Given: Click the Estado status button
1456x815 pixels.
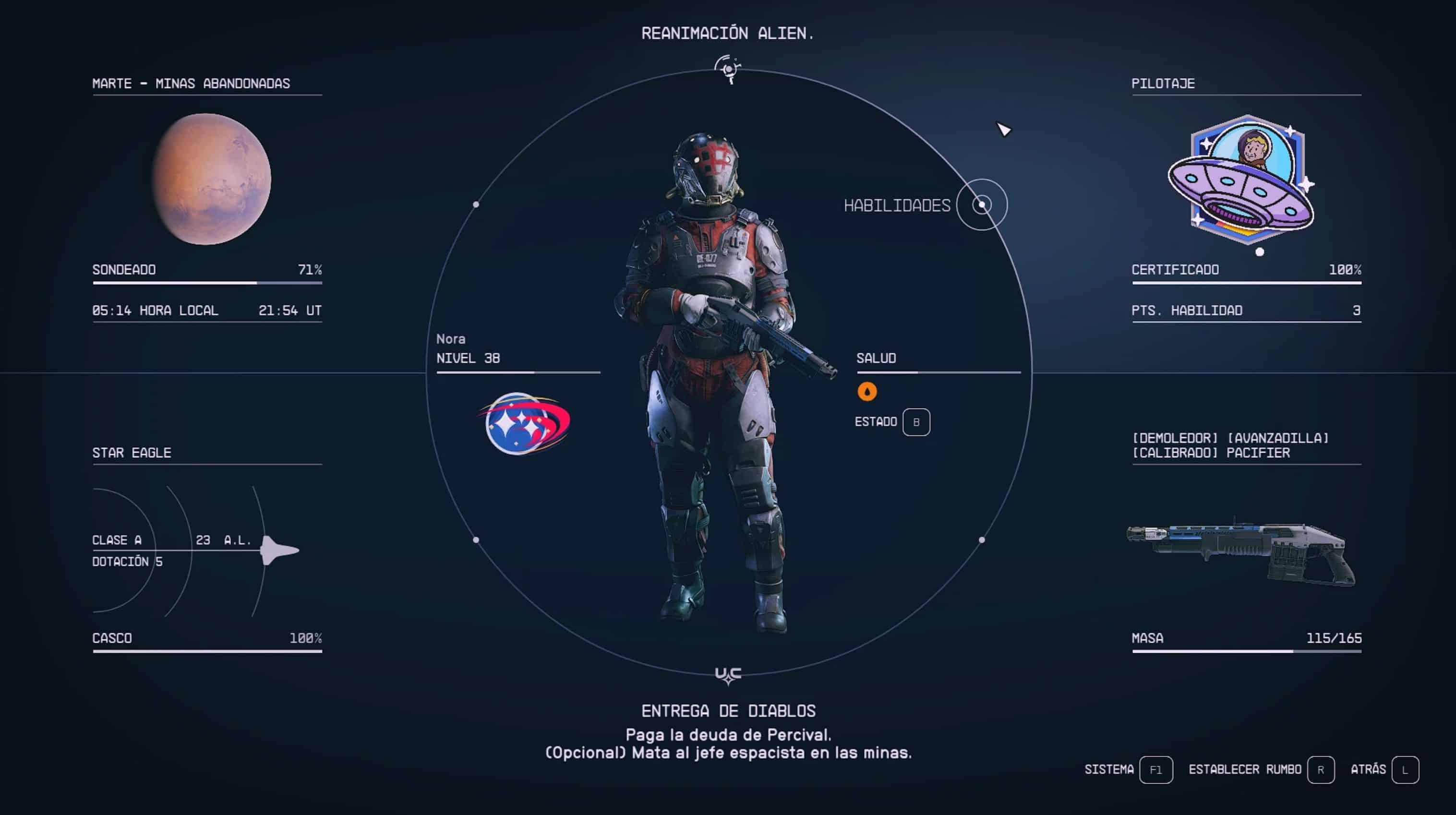Looking at the screenshot, I should 915,422.
